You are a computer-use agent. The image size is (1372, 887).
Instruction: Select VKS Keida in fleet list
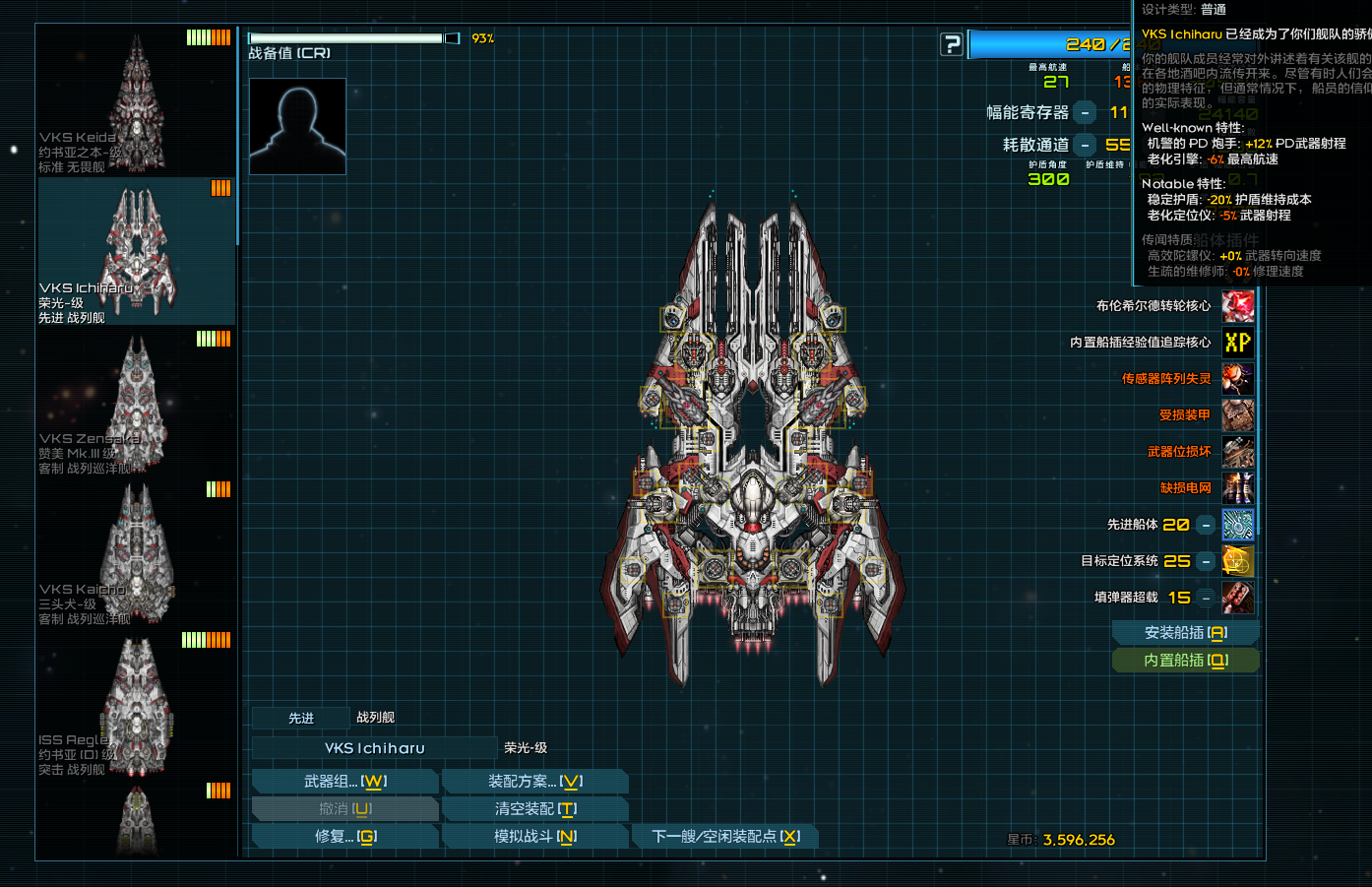137,102
